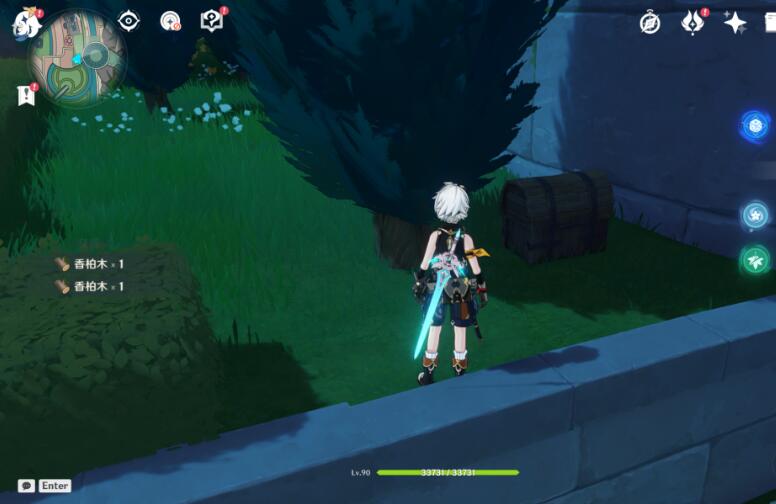Click the round target icon beside the eye
776x504 pixels.
(170, 21)
